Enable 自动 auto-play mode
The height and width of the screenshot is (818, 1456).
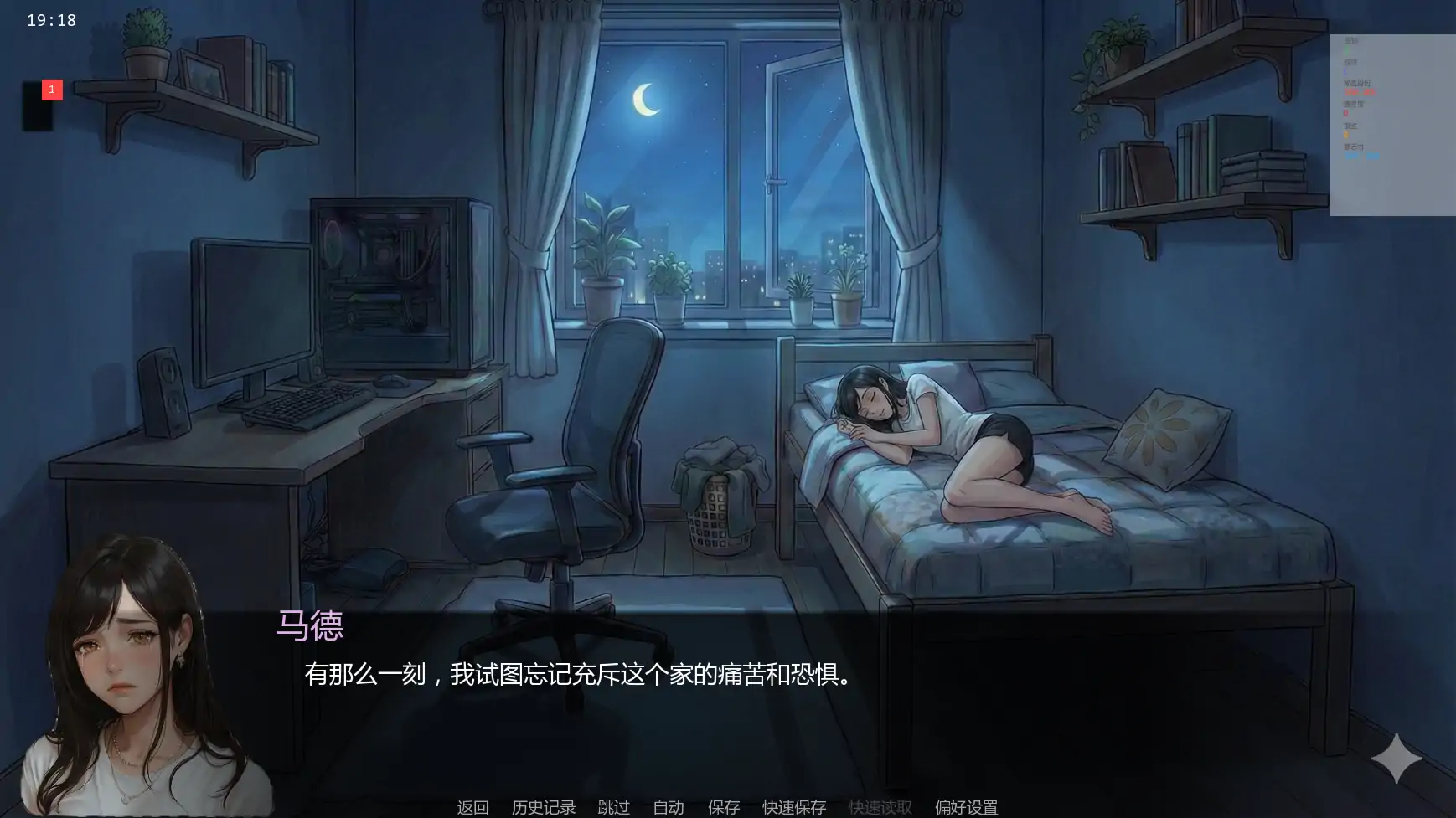668,807
